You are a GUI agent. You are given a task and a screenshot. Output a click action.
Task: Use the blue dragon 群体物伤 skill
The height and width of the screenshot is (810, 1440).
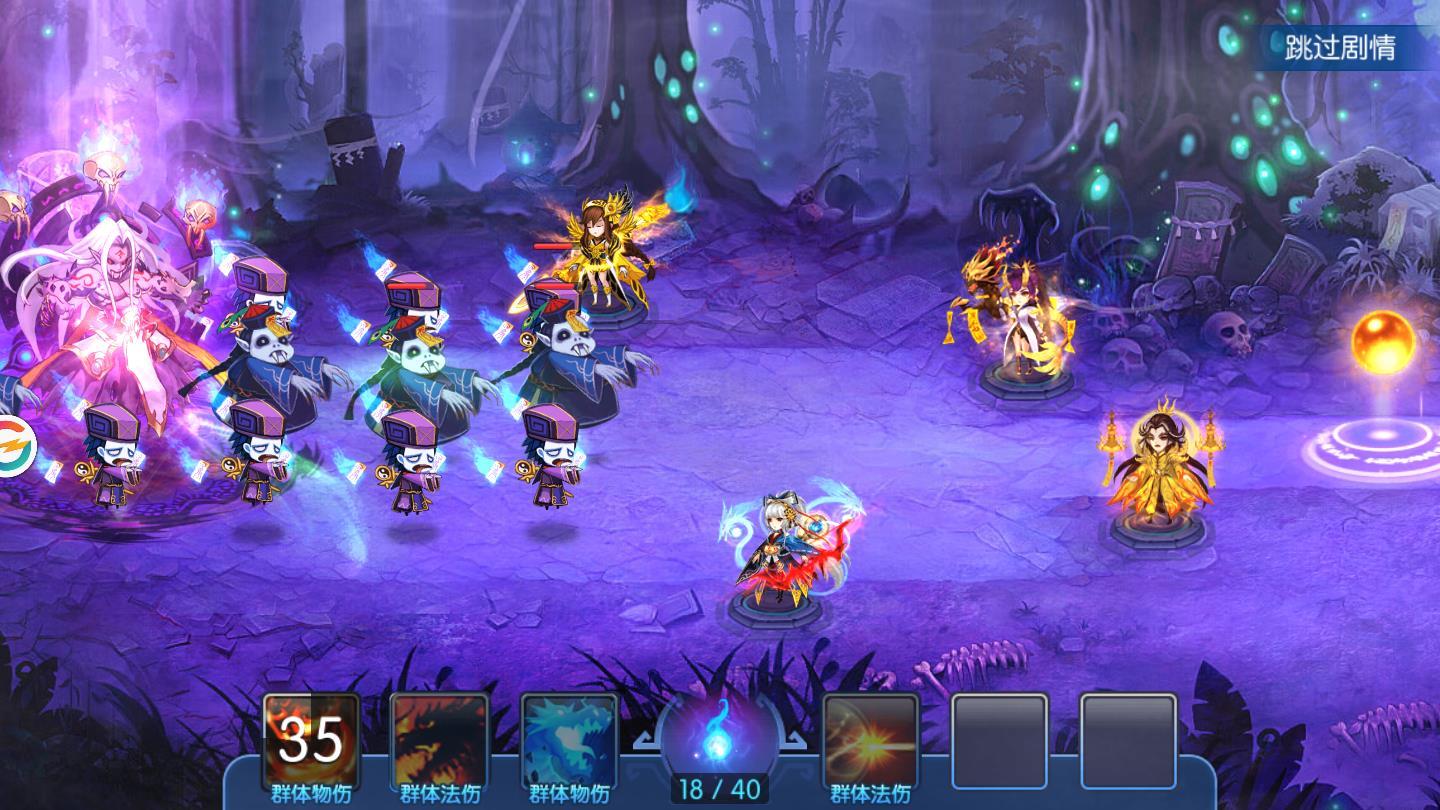pyautogui.click(x=569, y=741)
